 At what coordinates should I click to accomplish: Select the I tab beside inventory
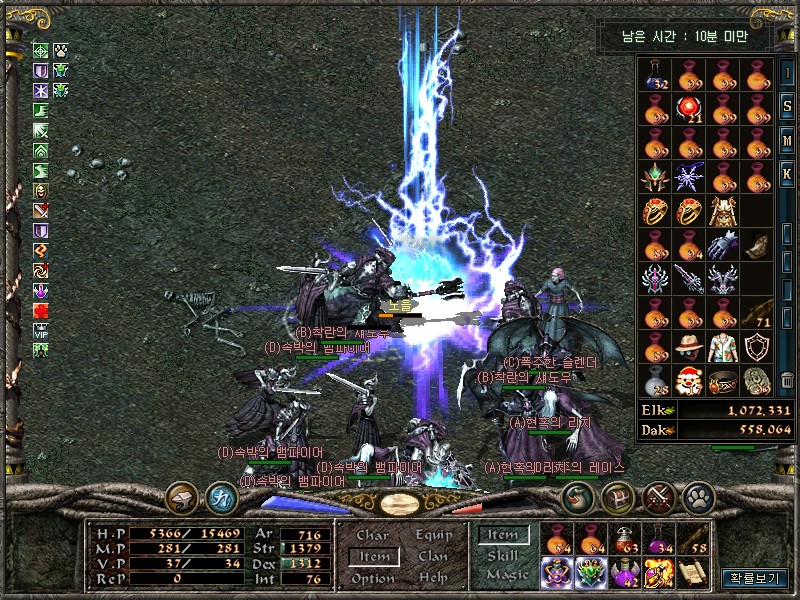[788, 73]
